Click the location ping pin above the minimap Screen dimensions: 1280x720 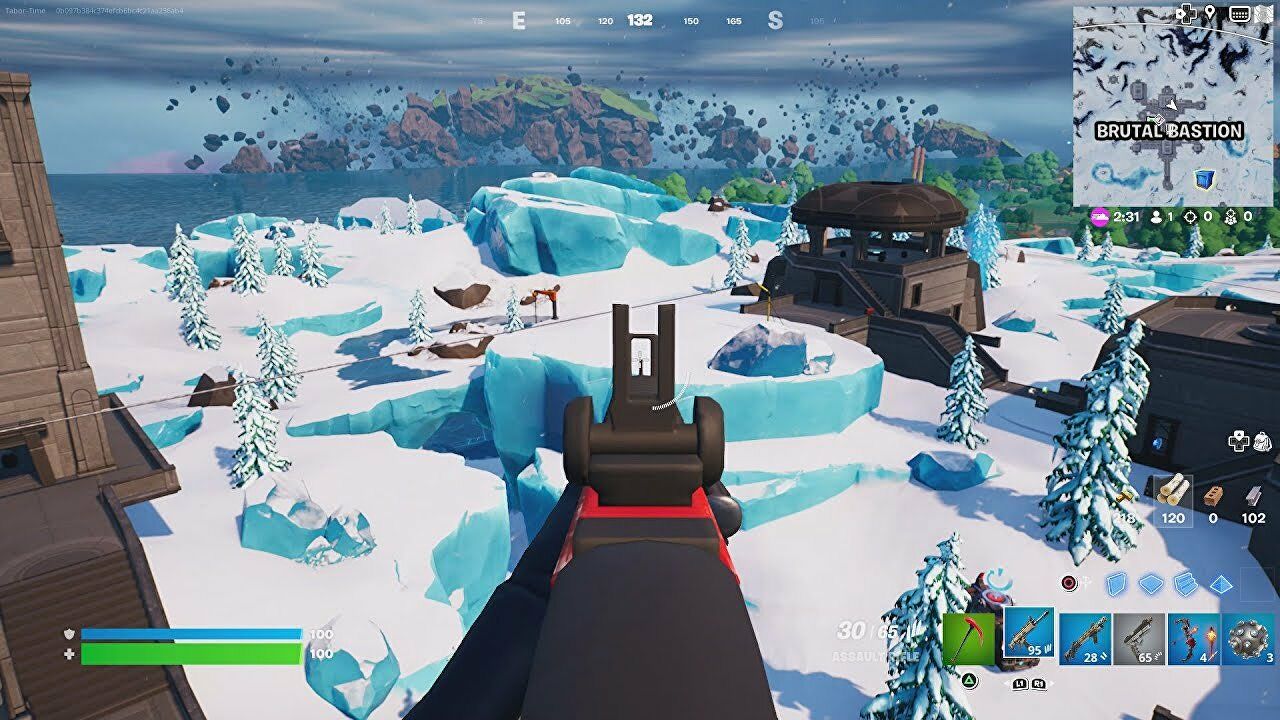(1210, 13)
